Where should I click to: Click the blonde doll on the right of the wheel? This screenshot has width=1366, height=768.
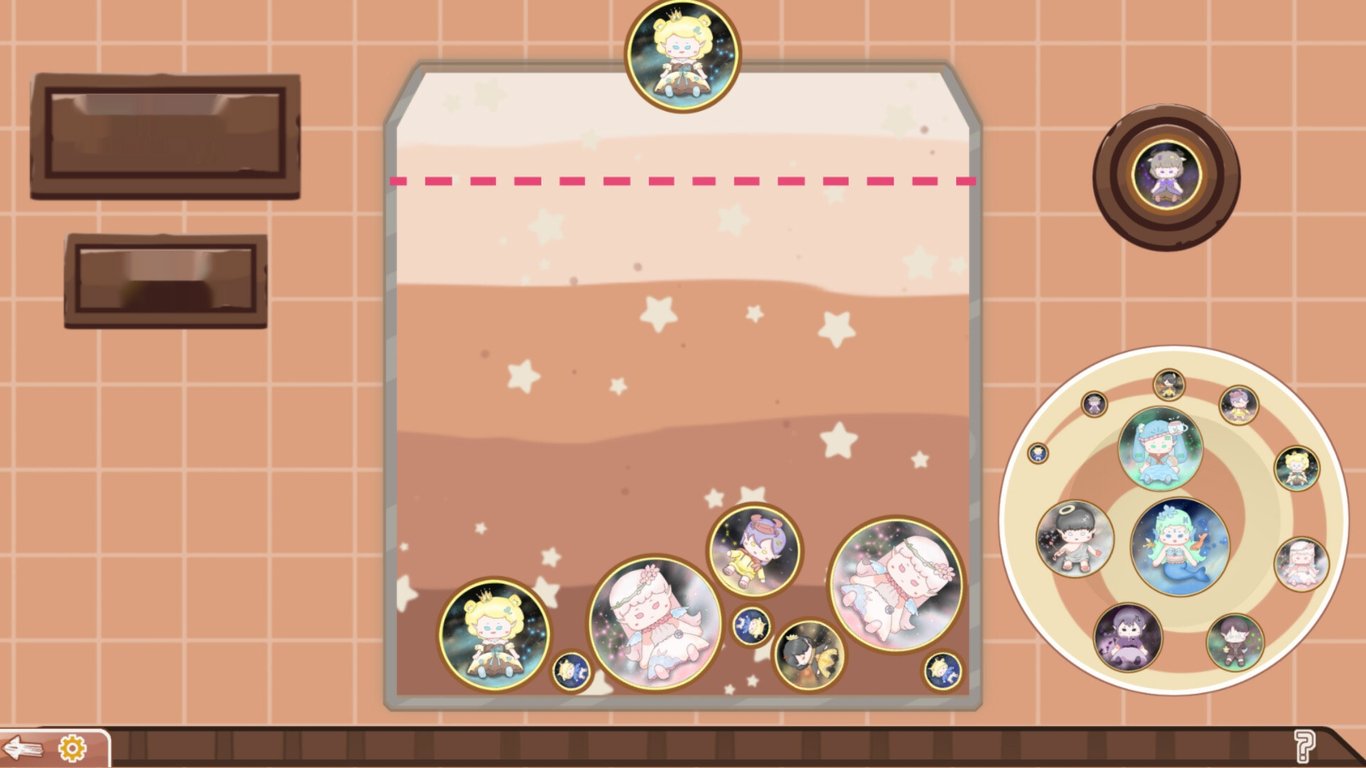tap(1296, 469)
